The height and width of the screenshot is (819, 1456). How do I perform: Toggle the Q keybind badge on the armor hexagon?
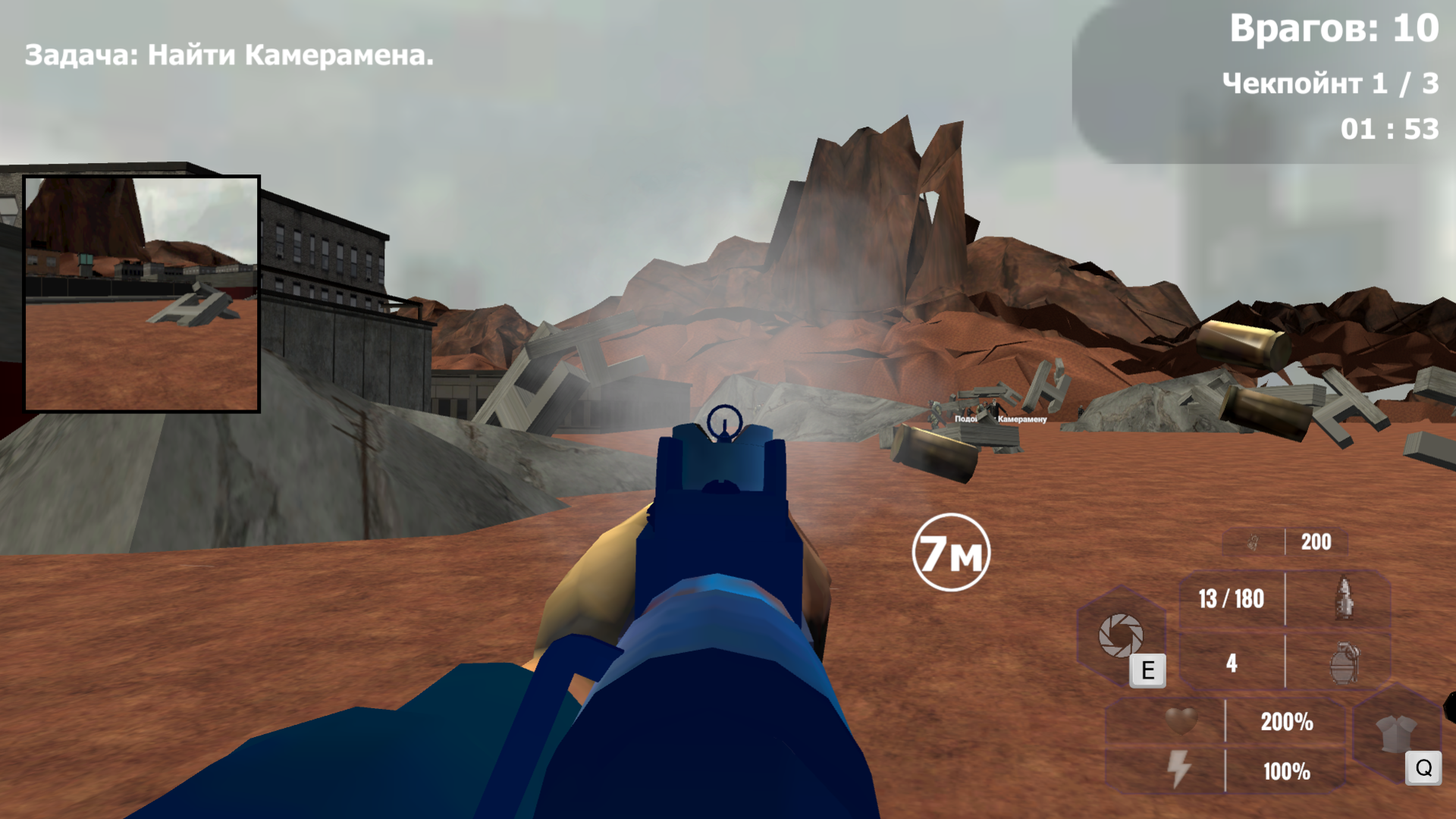pos(1423,767)
